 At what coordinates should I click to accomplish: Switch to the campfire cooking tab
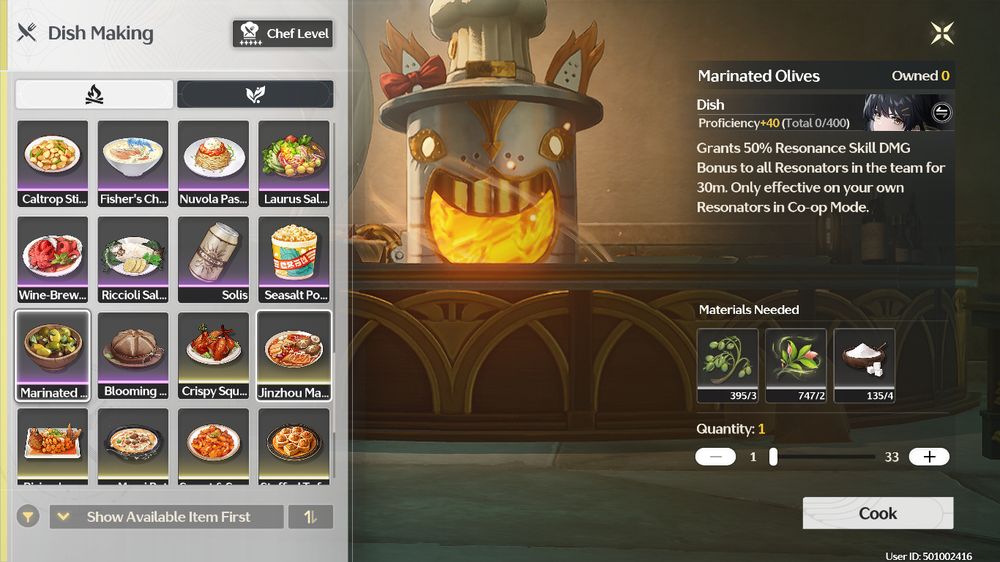pyautogui.click(x=95, y=95)
